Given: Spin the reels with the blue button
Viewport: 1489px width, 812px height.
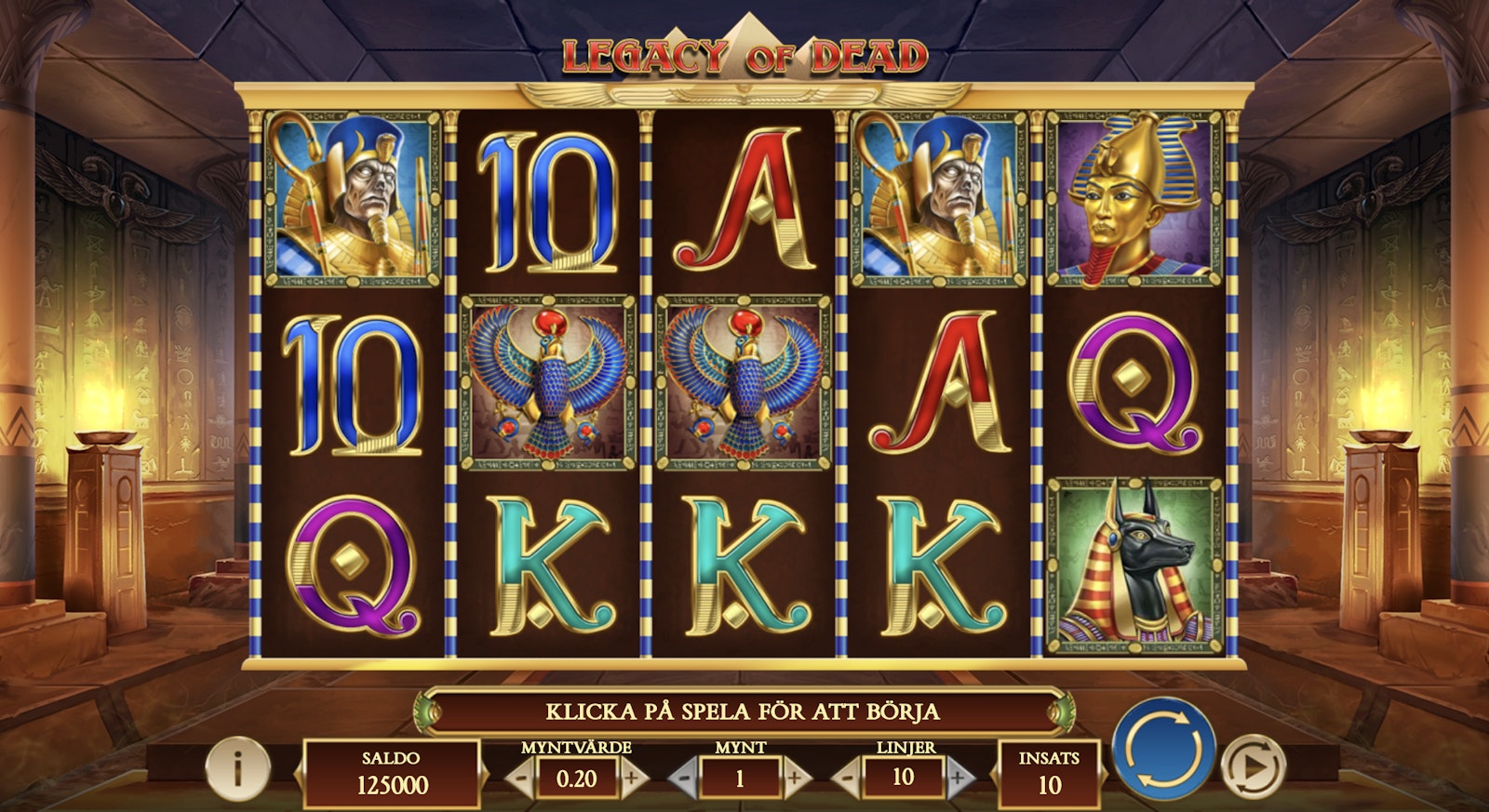Looking at the screenshot, I should (1163, 749).
